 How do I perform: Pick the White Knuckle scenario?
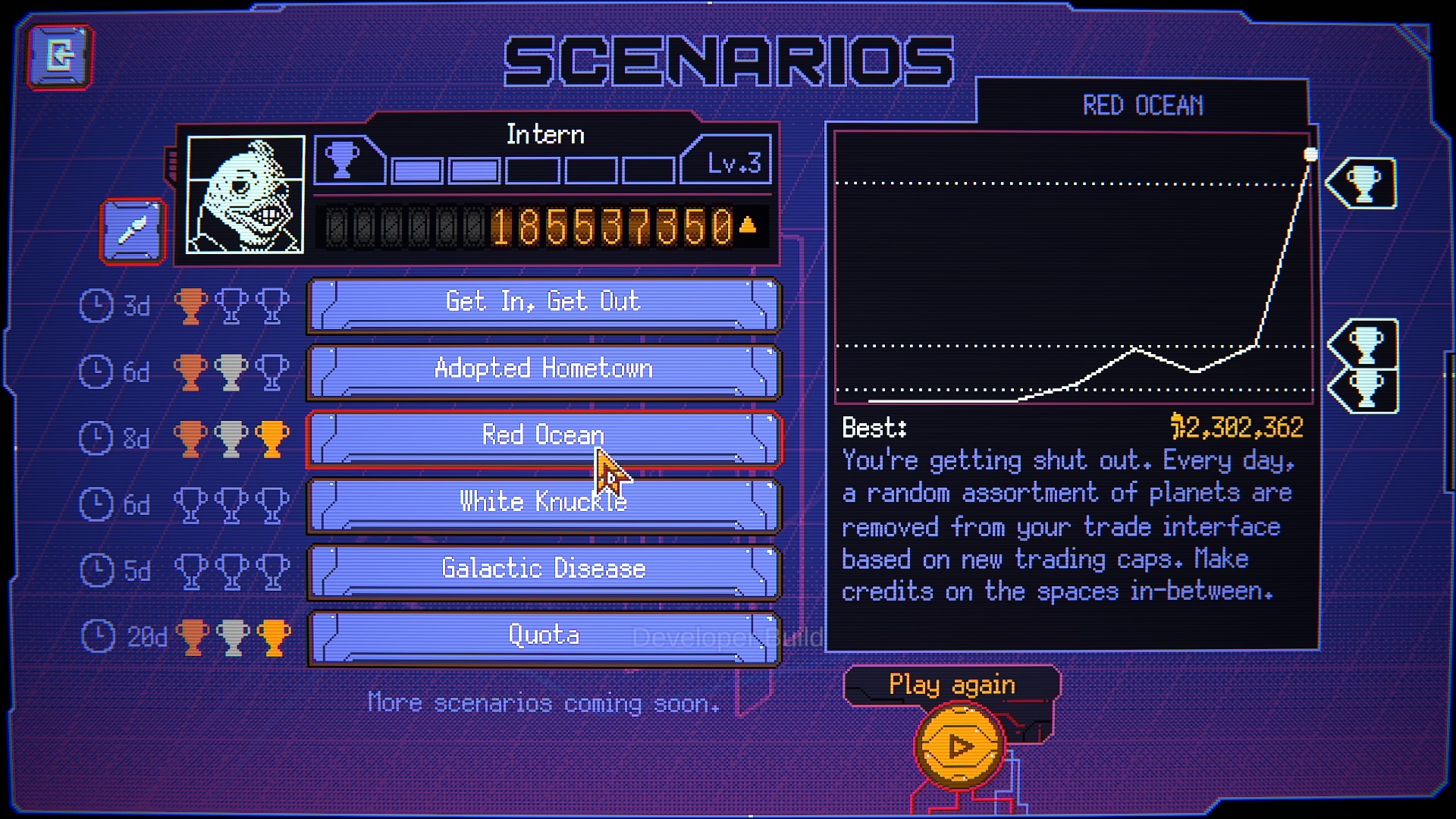point(543,504)
